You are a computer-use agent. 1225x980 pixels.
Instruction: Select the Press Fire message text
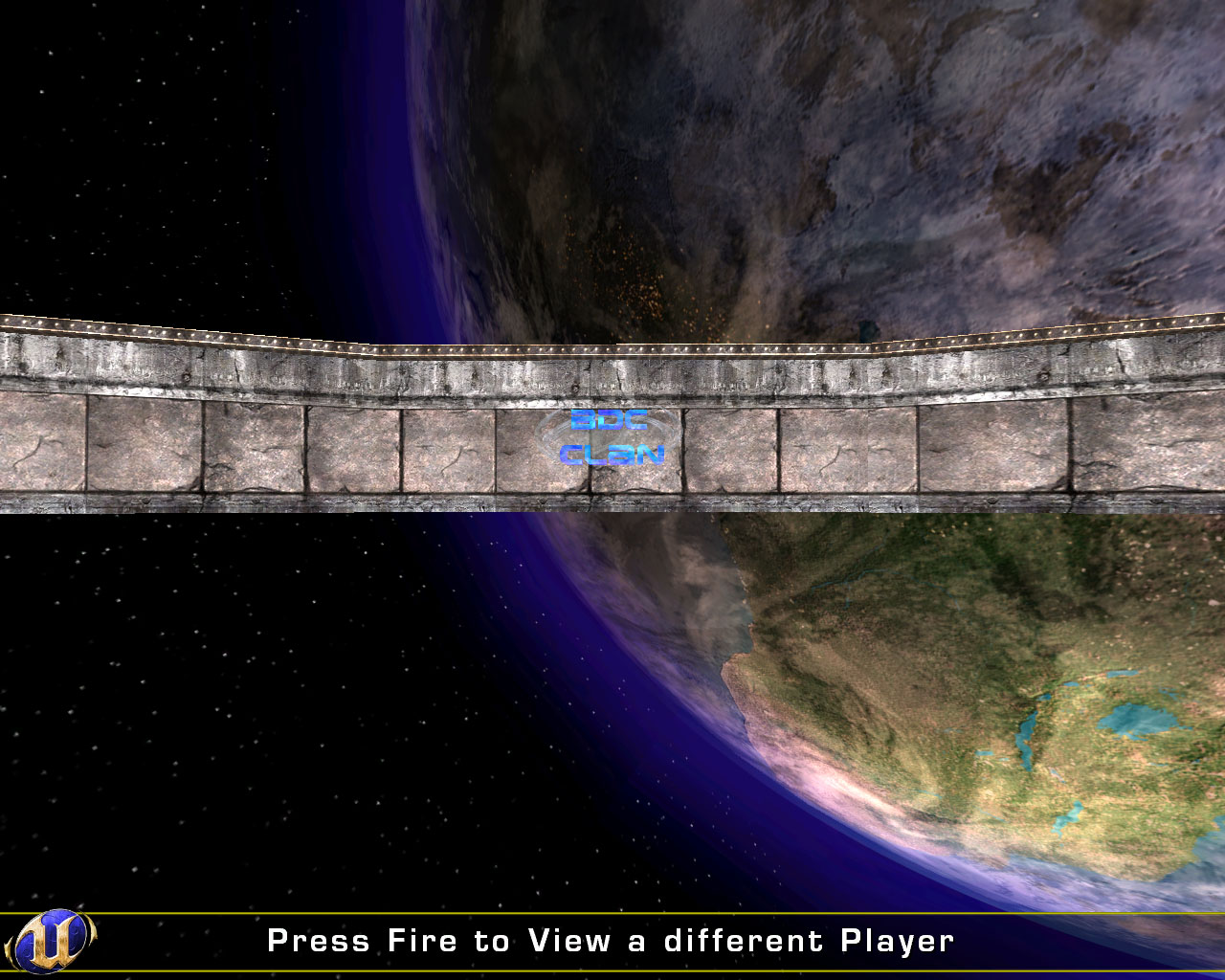[x=612, y=941]
